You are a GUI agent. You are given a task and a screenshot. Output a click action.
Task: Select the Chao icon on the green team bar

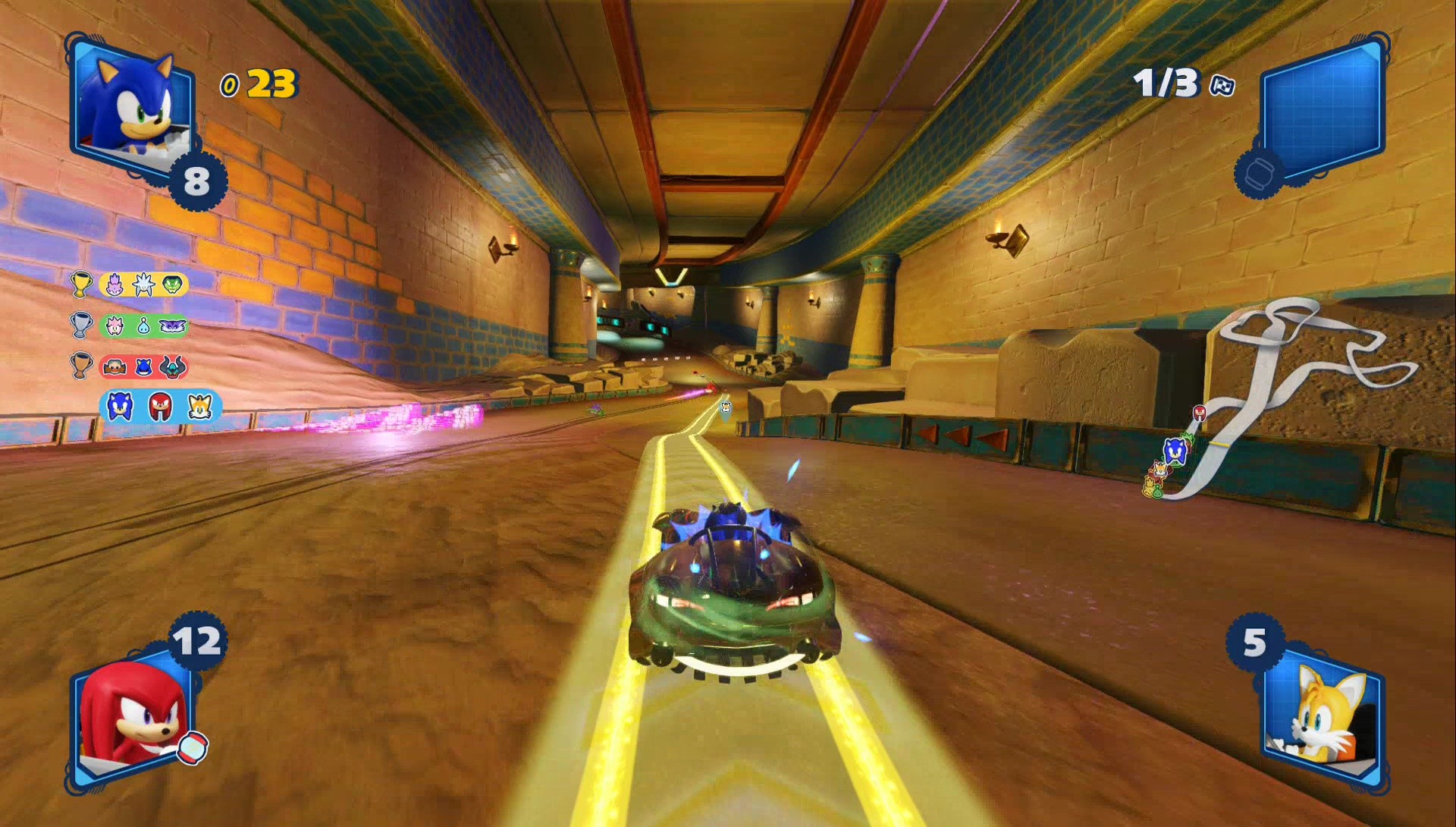(x=143, y=326)
